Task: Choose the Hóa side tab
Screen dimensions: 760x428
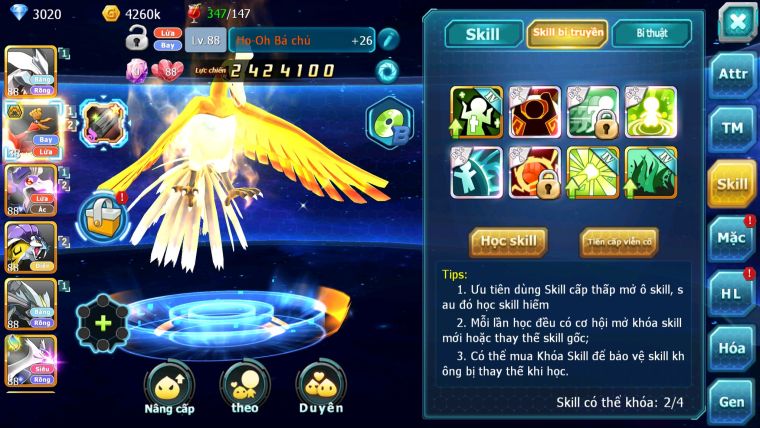Action: 732,348
